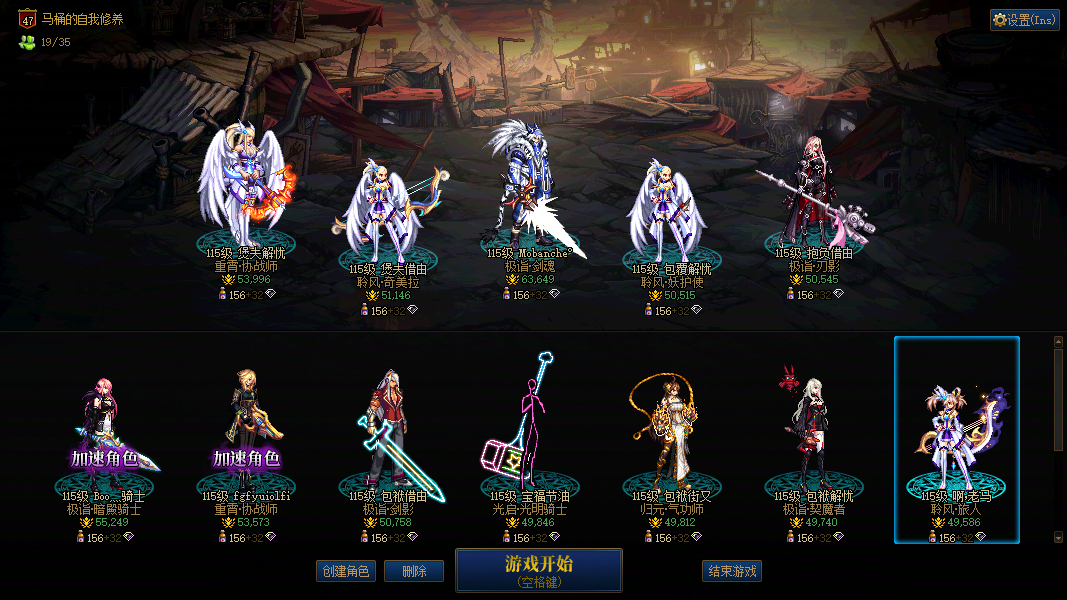Screen dimensions: 1067x600
Task: Click the 游戏开始 start game button
Action: pos(539,570)
